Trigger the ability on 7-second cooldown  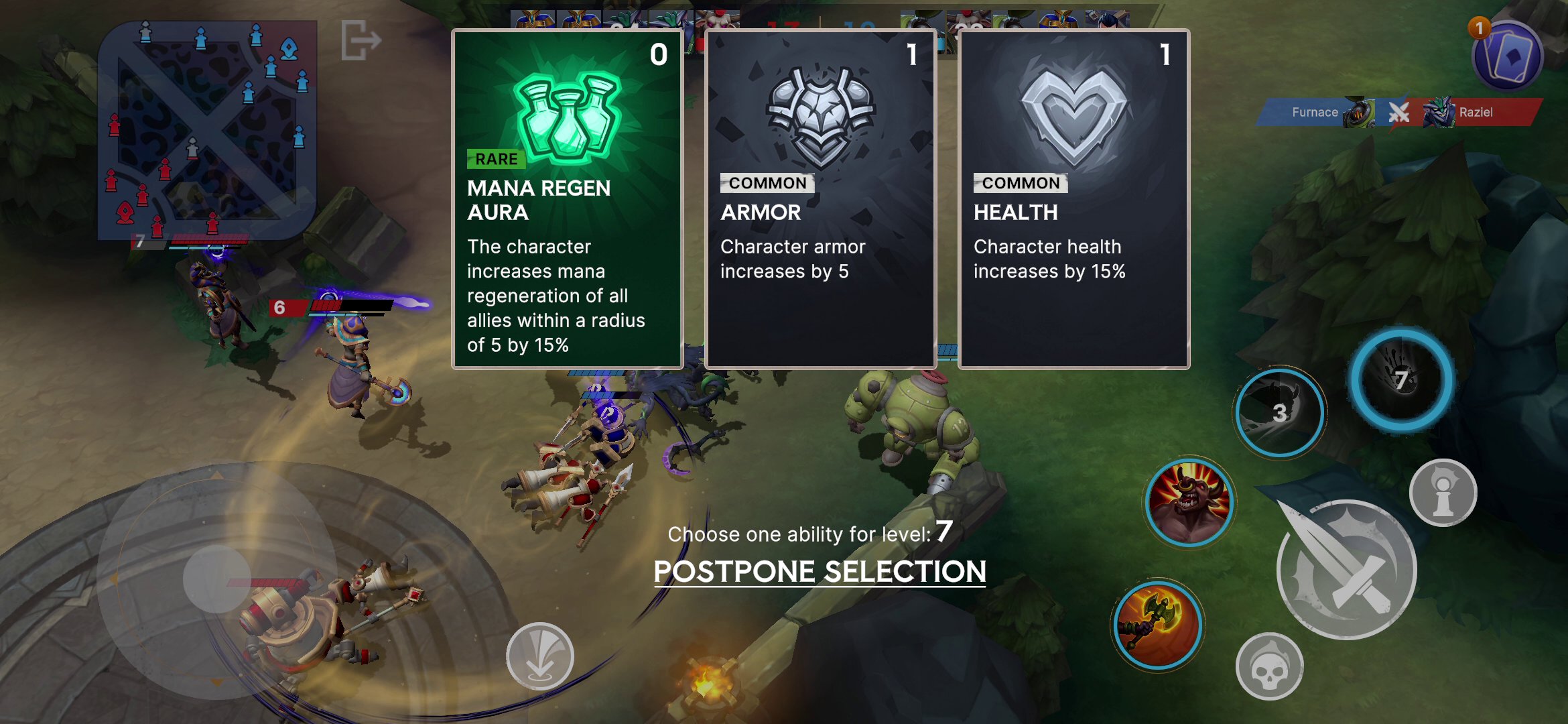1400,380
